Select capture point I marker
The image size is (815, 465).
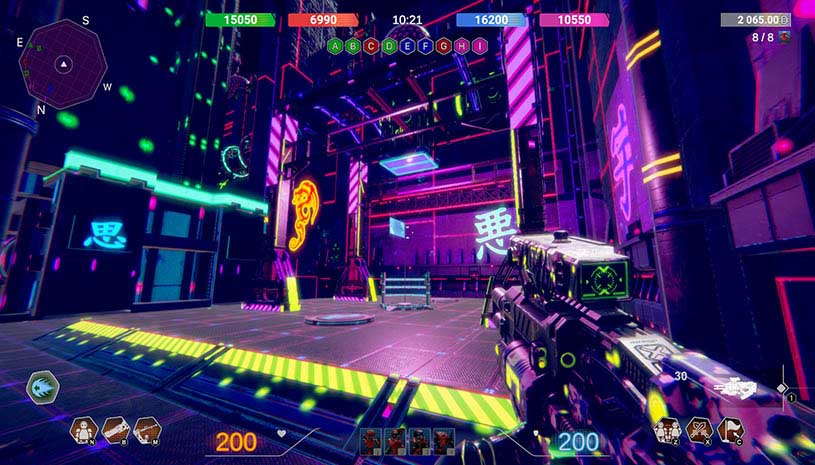pyautogui.click(x=479, y=46)
